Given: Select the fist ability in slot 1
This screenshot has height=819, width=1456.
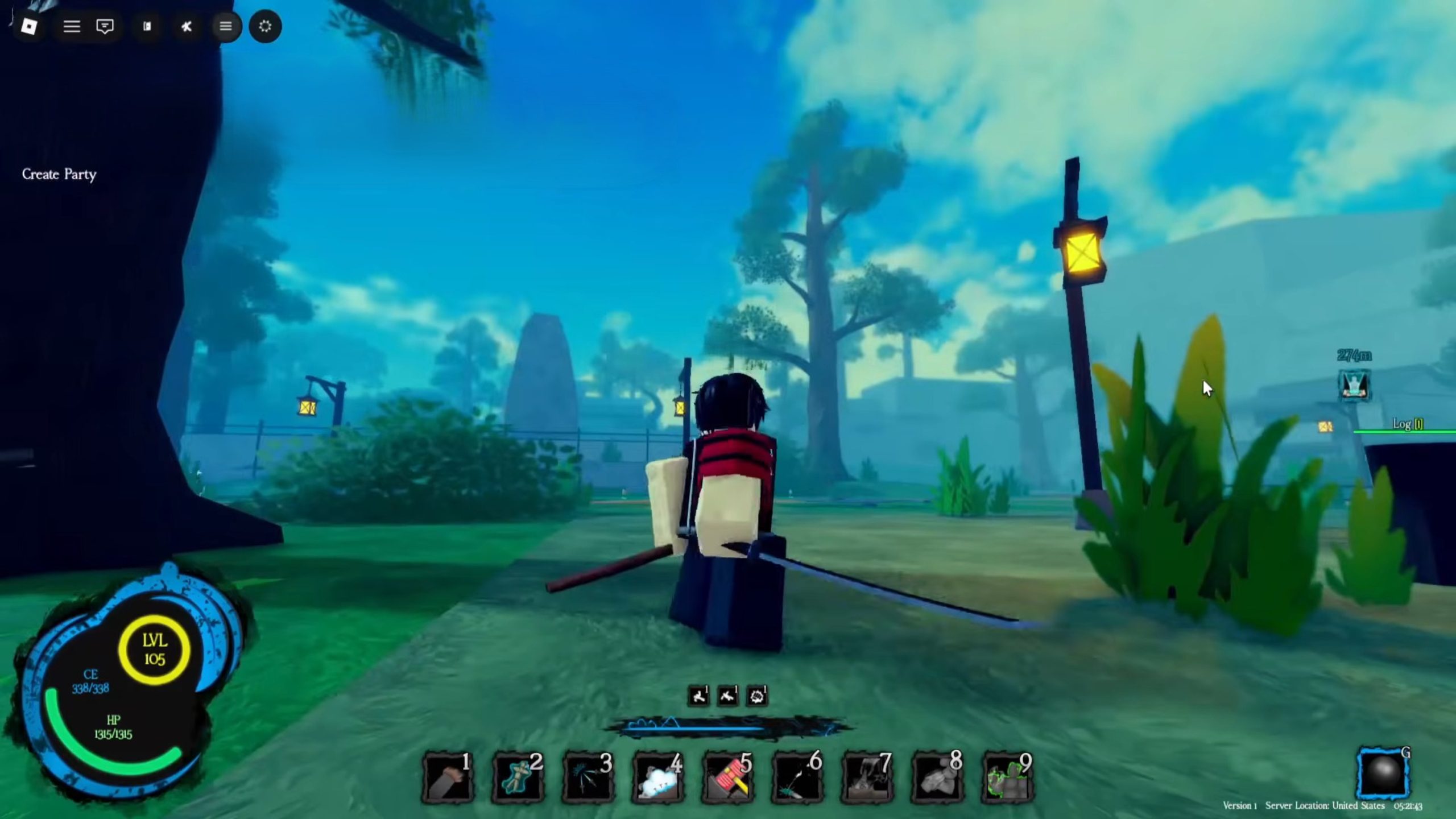Looking at the screenshot, I should pos(448,777).
